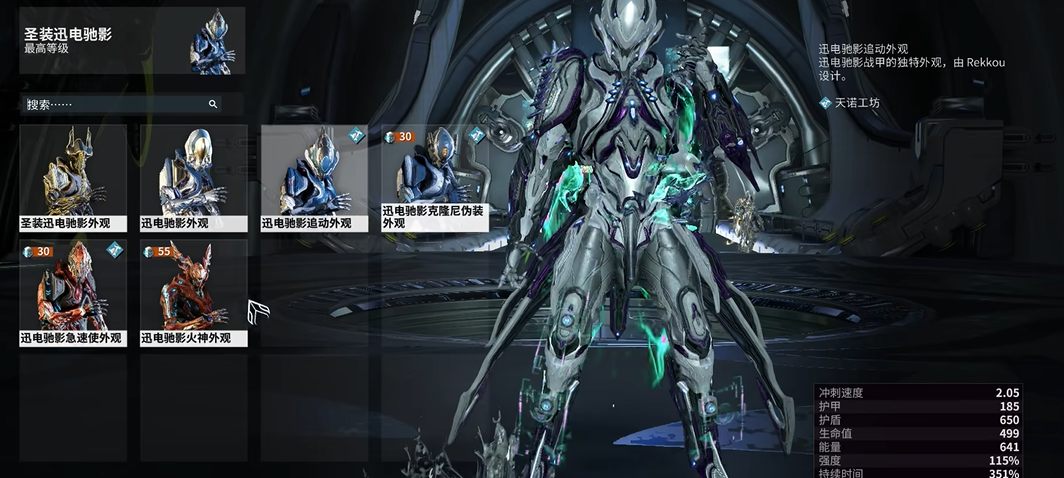Open the 圣装迅电驰影 warframe header panel

pyautogui.click(x=131, y=41)
